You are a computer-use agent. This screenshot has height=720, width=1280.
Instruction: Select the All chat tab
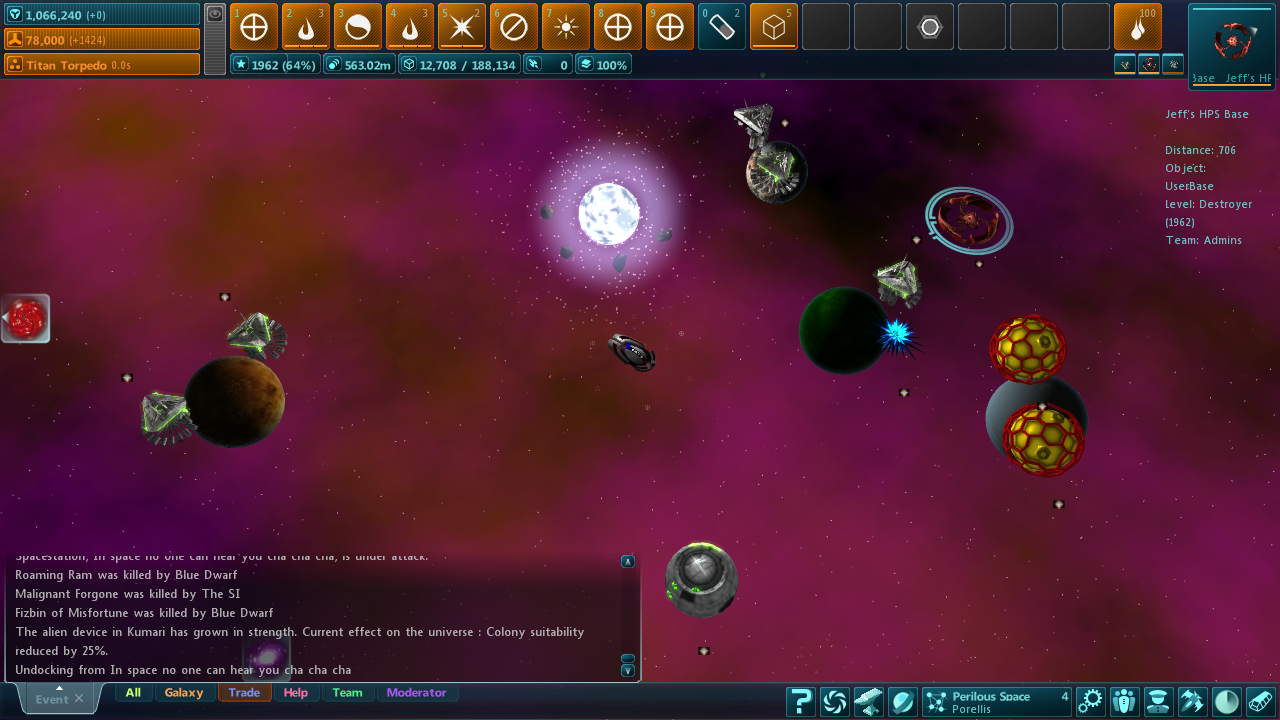click(133, 693)
